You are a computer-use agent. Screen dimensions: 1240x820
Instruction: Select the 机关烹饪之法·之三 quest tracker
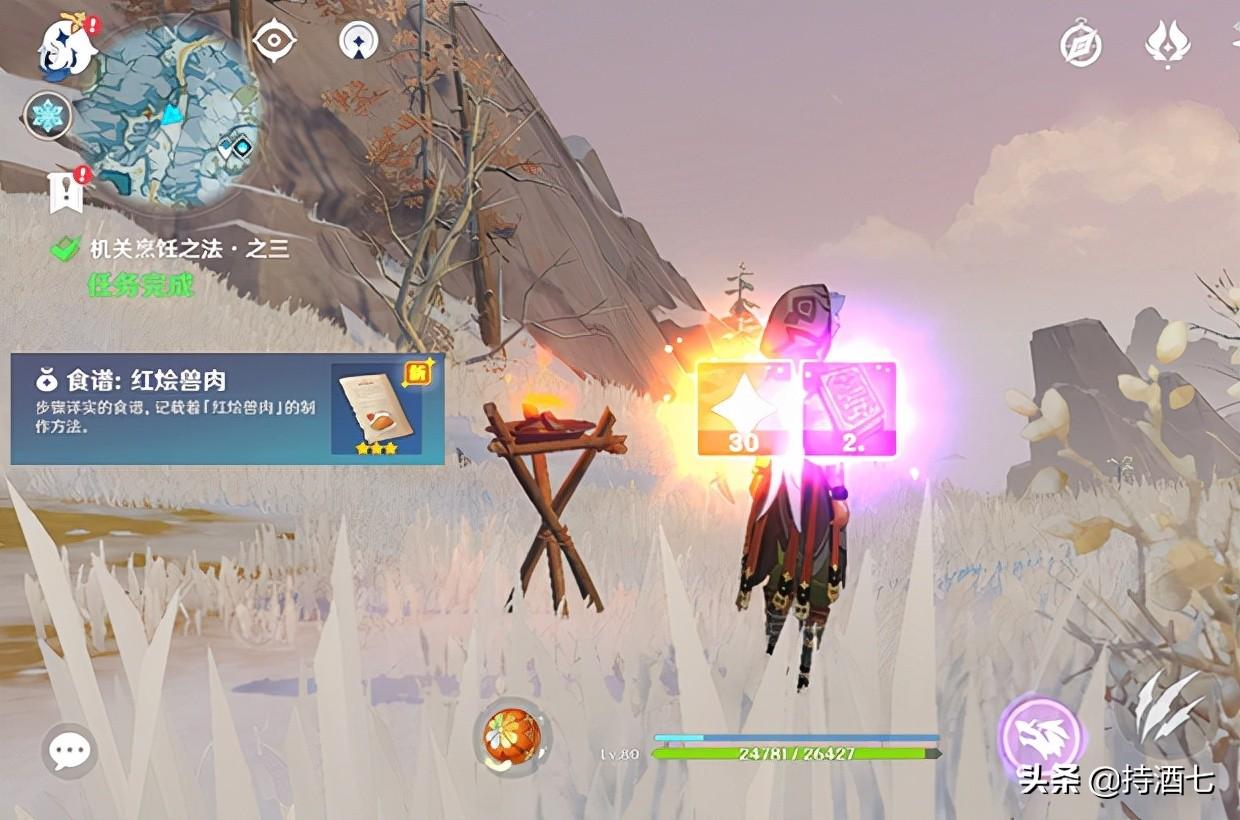(x=172, y=250)
